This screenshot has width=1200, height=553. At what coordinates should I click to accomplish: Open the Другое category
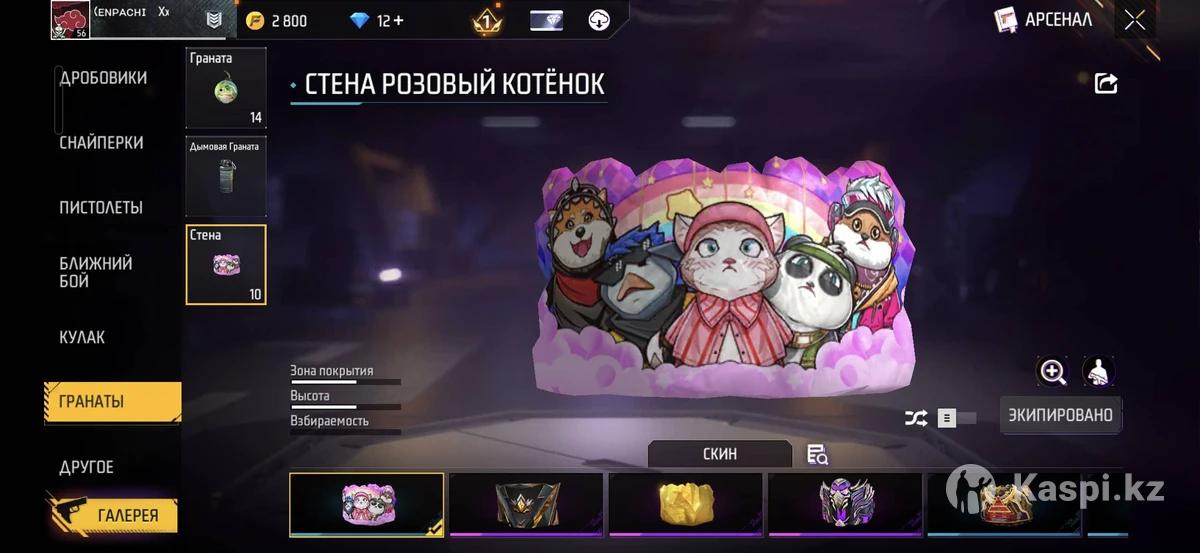(x=87, y=467)
